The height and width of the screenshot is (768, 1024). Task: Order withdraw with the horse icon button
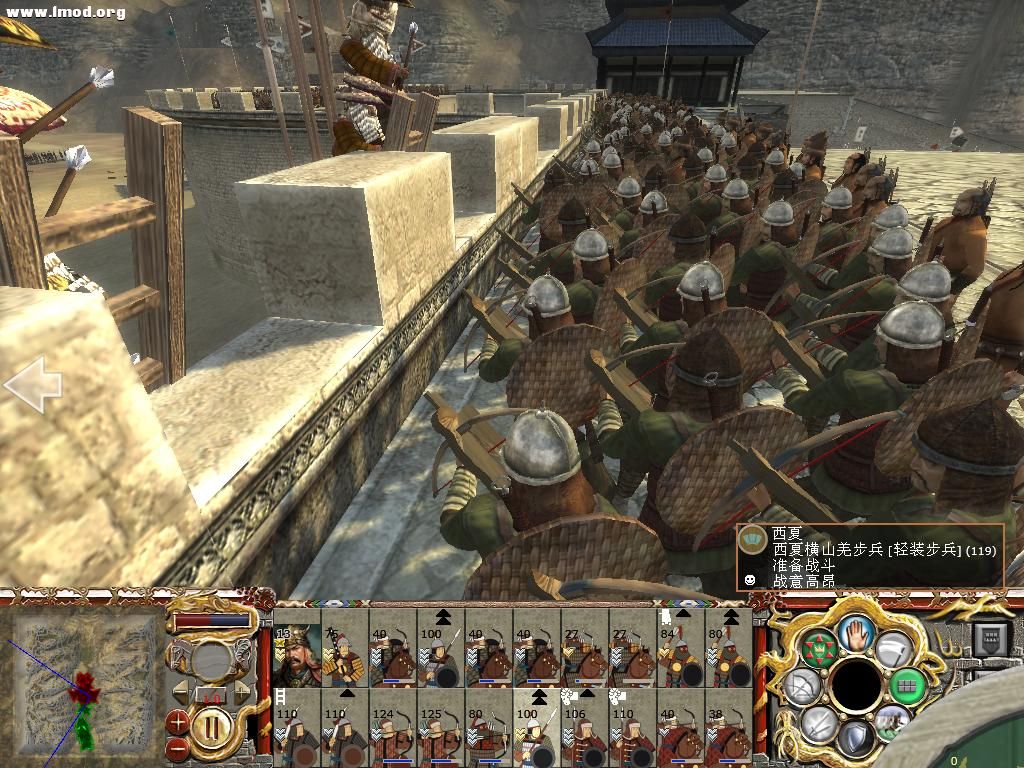891,722
